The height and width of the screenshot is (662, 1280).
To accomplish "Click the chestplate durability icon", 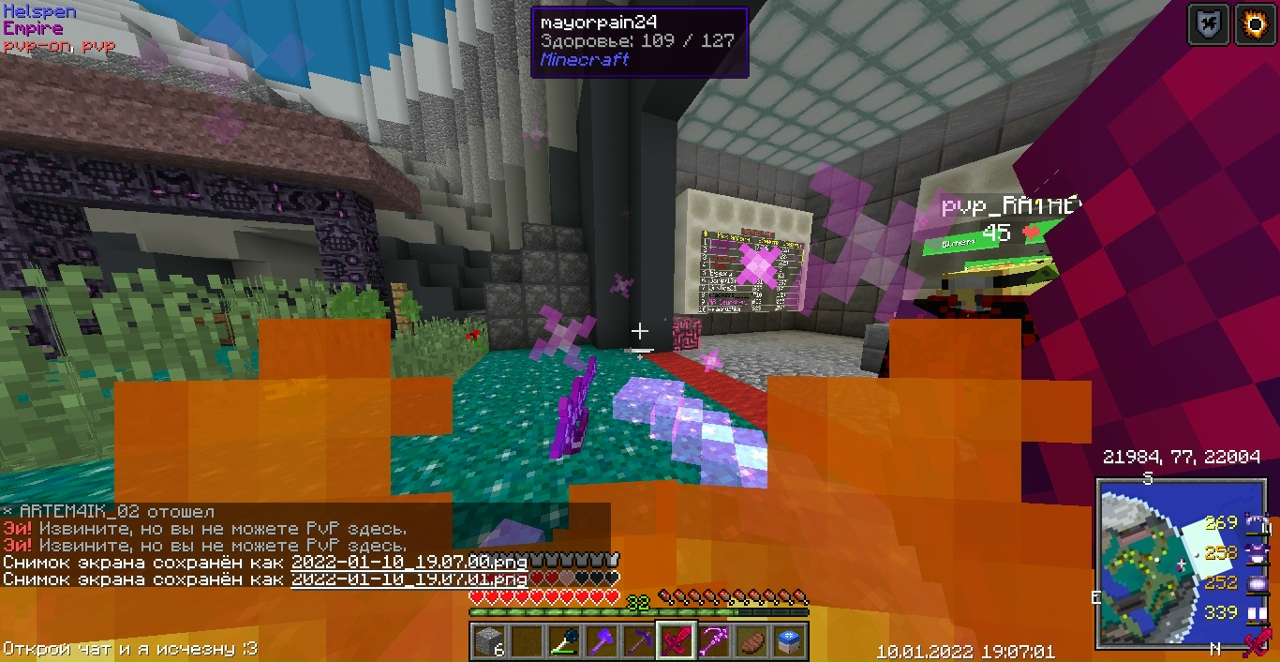I will click(x=1256, y=552).
